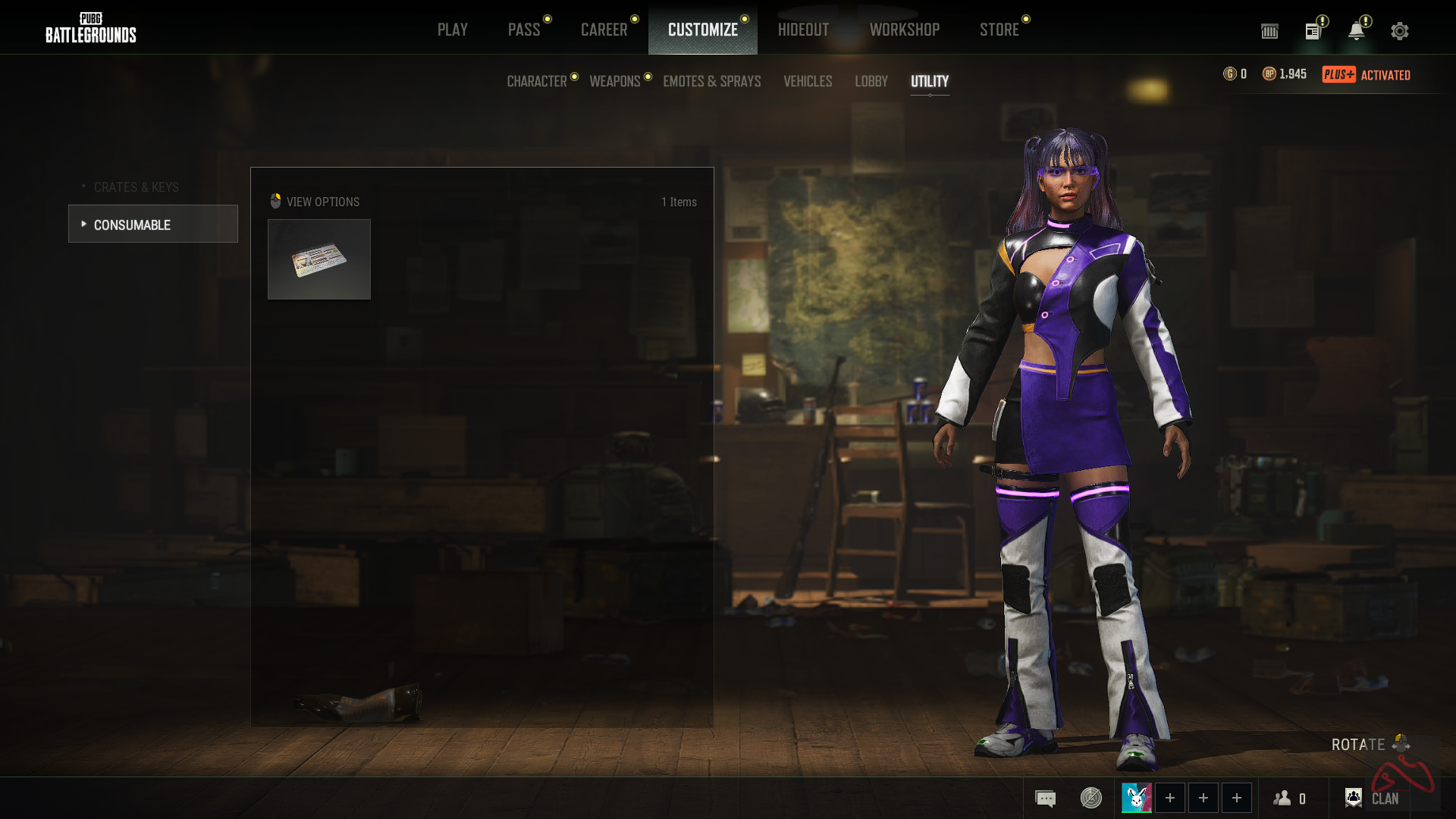The image size is (1456, 819).
Task: Choose the Crates & Keys category
Action: click(x=136, y=187)
